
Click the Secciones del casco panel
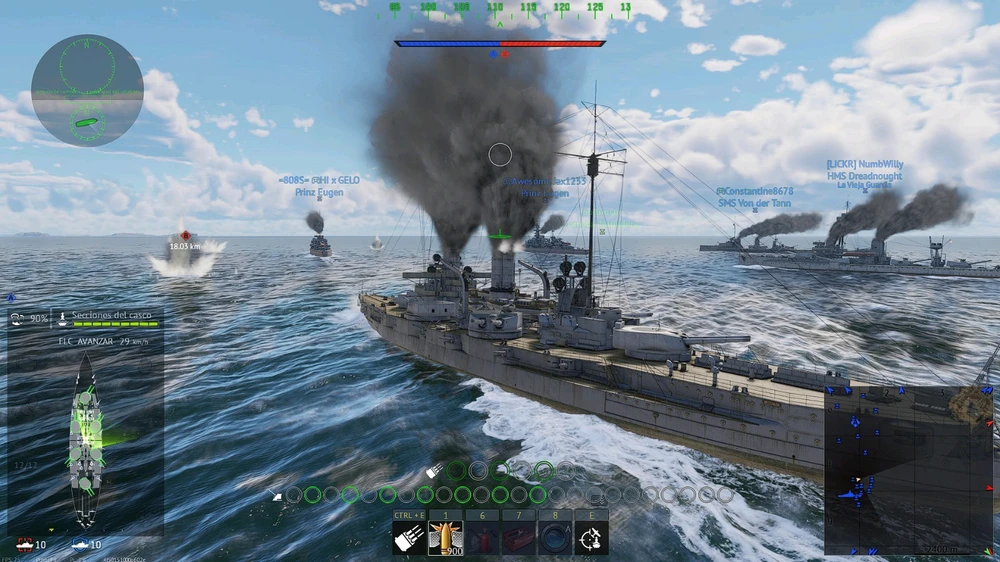coord(105,319)
